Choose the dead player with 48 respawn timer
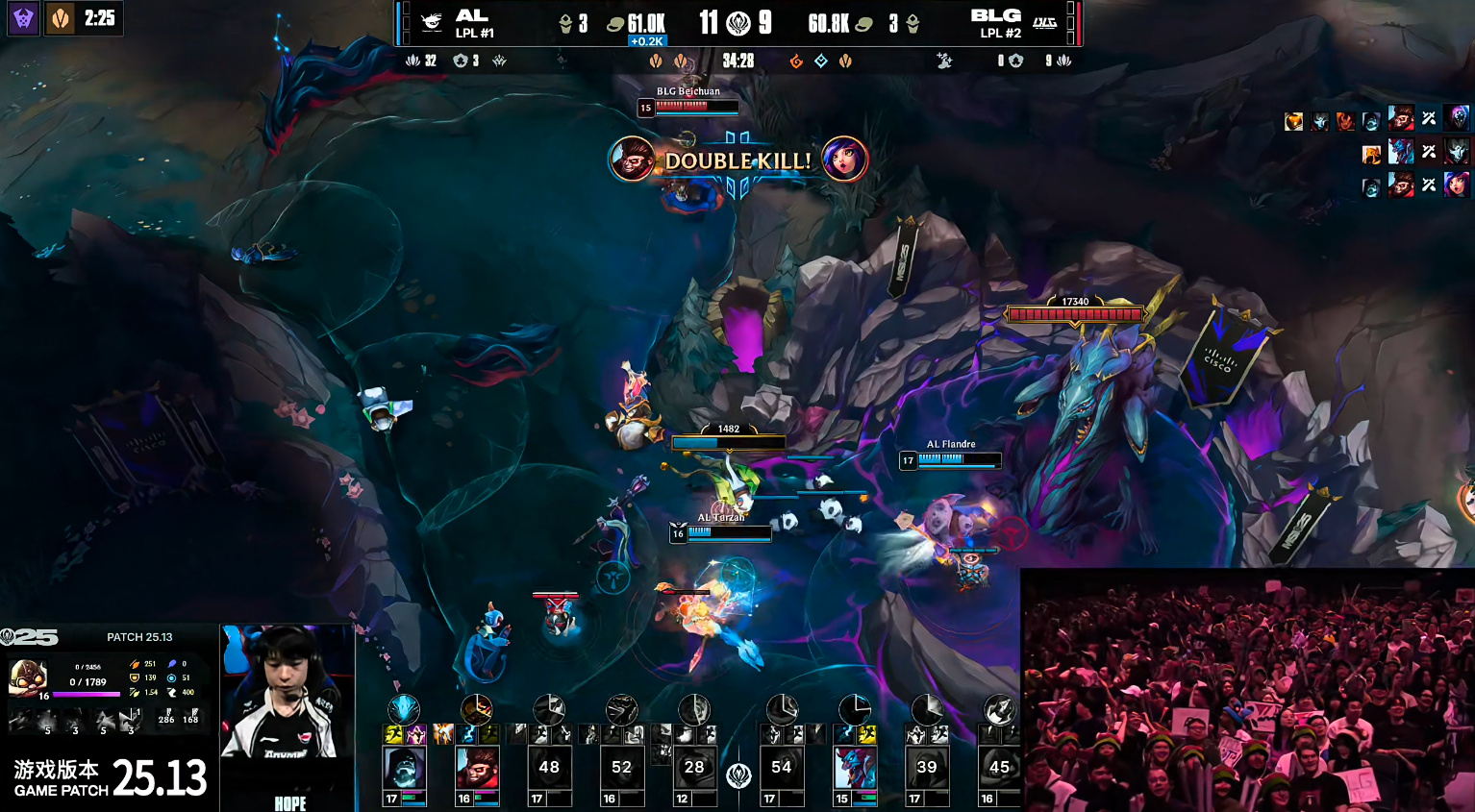Screen dimensions: 1475x812 coord(549,768)
